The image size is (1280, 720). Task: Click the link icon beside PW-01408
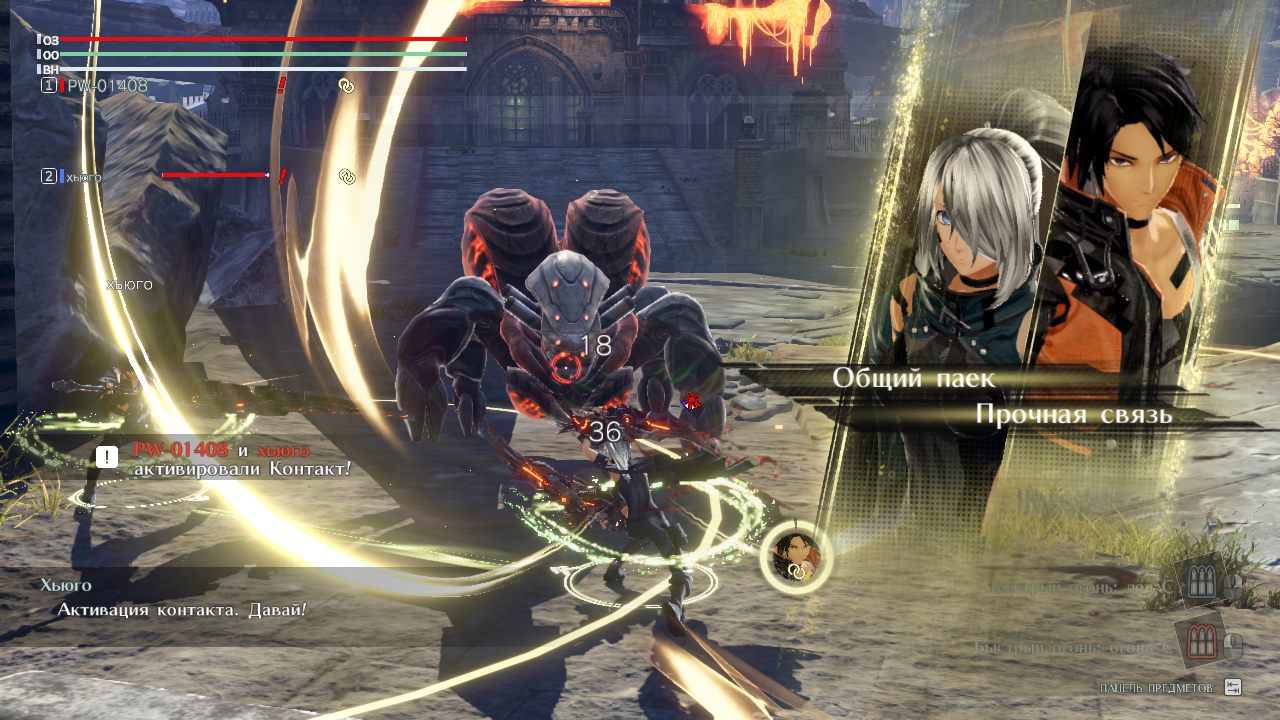(346, 86)
